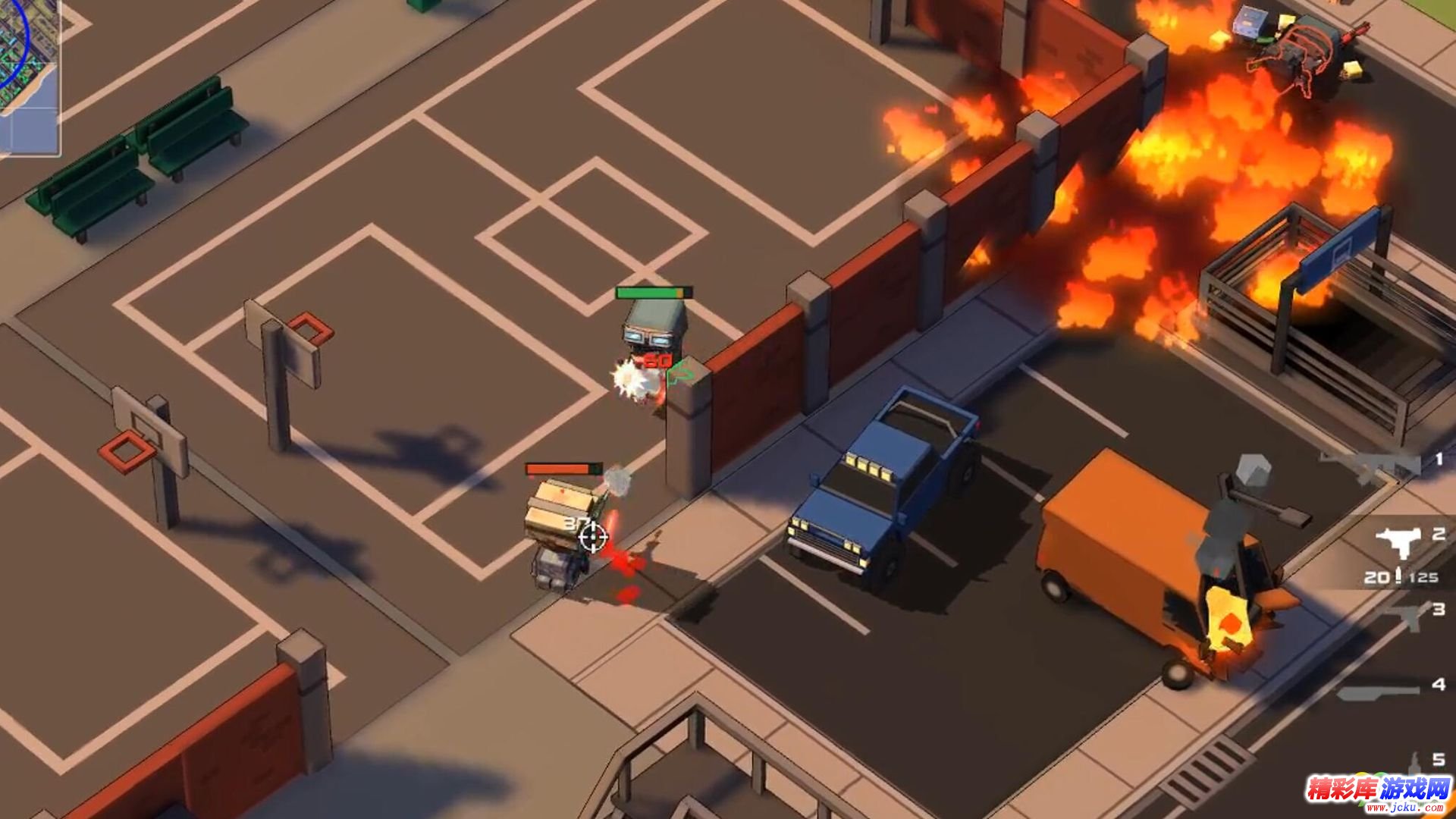Open the minimap in the corner

(29, 76)
